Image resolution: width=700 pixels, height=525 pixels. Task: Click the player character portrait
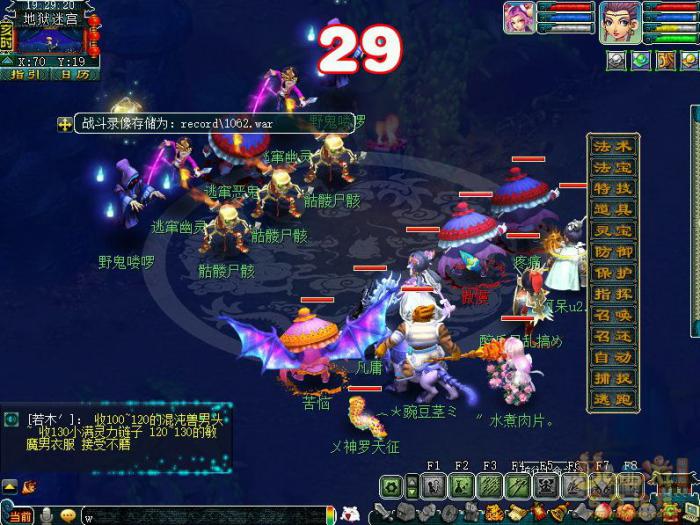click(x=620, y=22)
